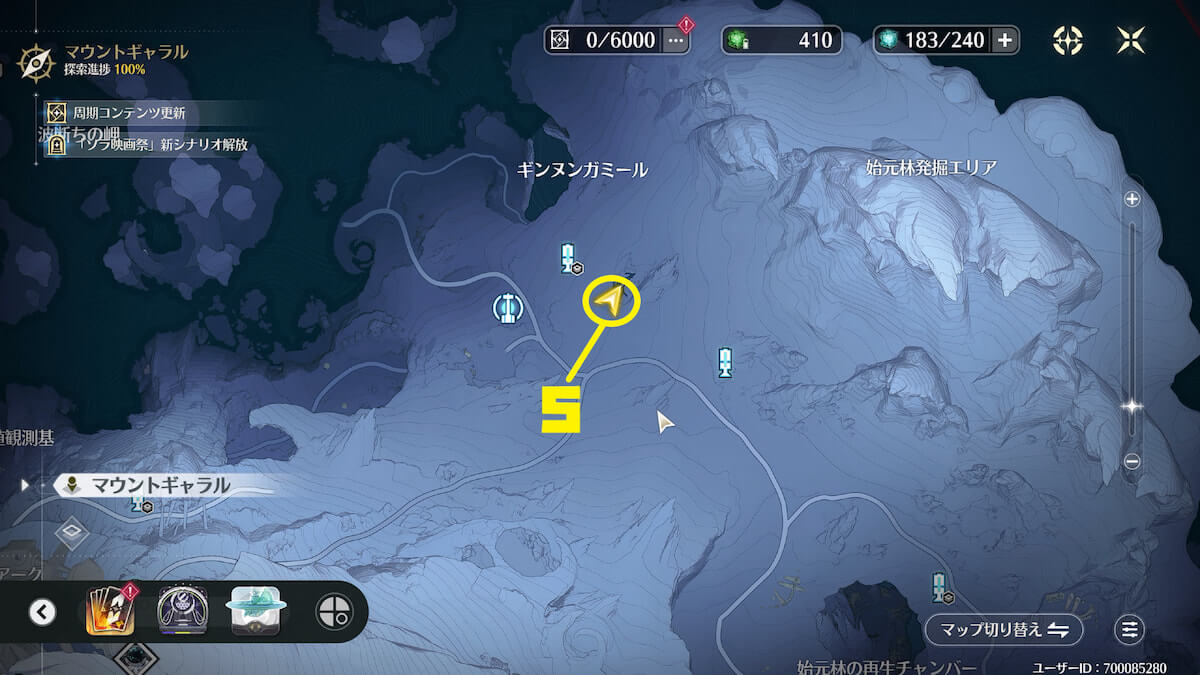The image size is (1200, 675).
Task: Tap the マップ切り替え map switch button
Action: tap(1003, 630)
